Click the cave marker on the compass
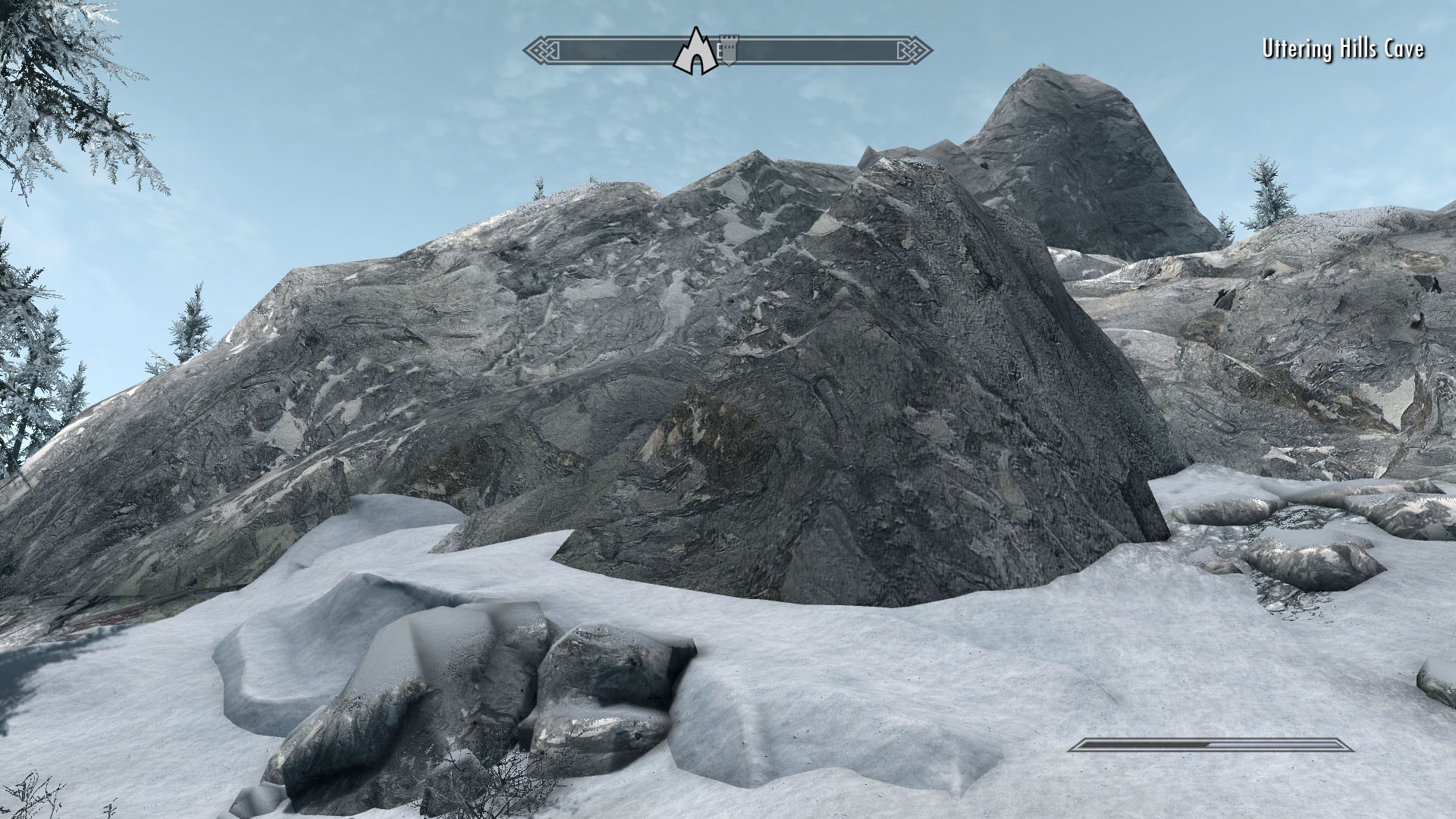The height and width of the screenshot is (819, 1456). [695, 52]
